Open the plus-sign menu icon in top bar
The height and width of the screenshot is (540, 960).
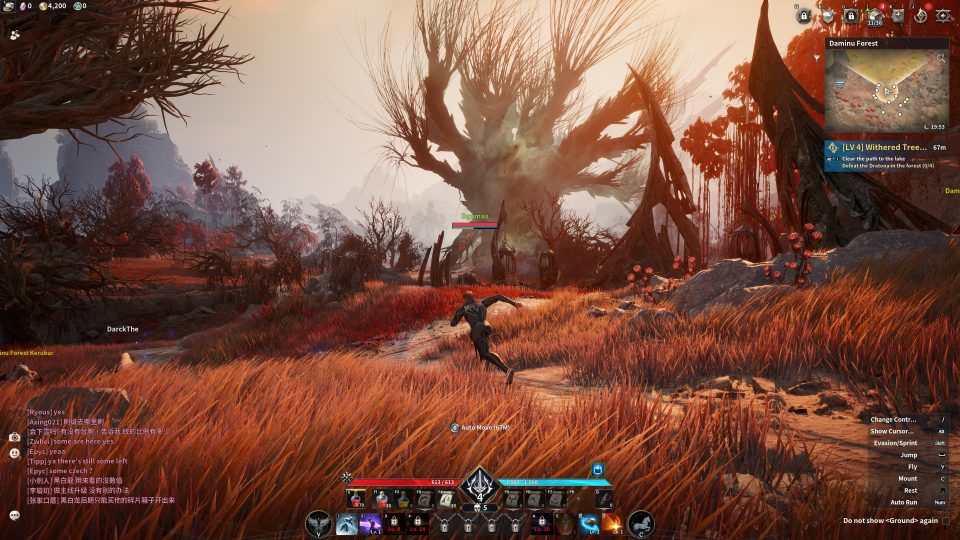pos(898,15)
